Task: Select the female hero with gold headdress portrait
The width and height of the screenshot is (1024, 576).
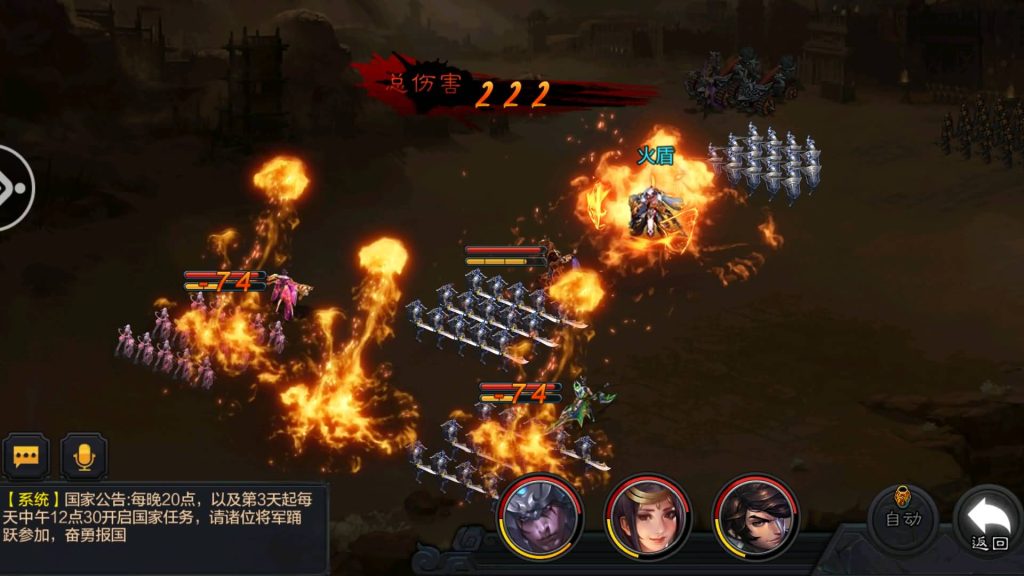Action: pos(647,516)
